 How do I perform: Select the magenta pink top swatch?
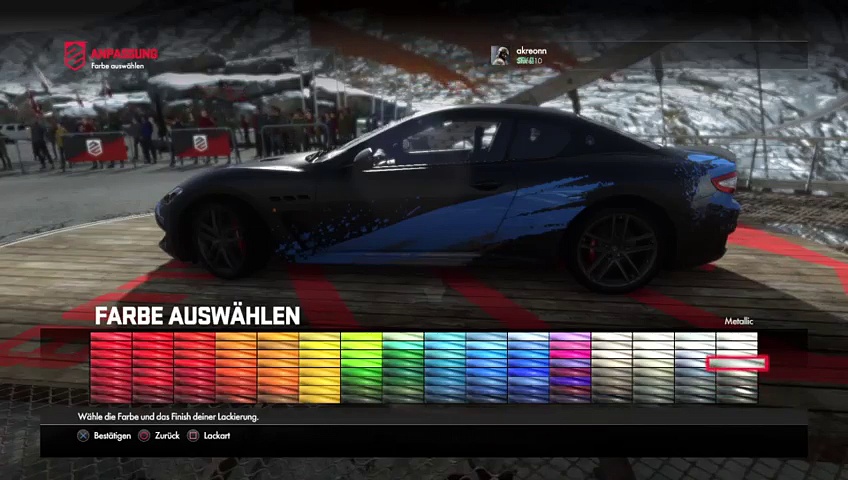(x=570, y=342)
